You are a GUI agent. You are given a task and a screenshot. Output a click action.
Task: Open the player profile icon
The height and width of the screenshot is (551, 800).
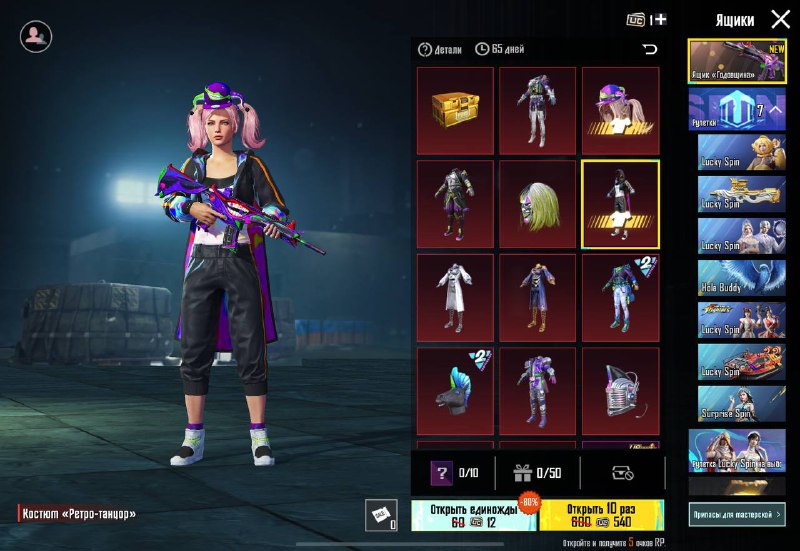[x=36, y=36]
